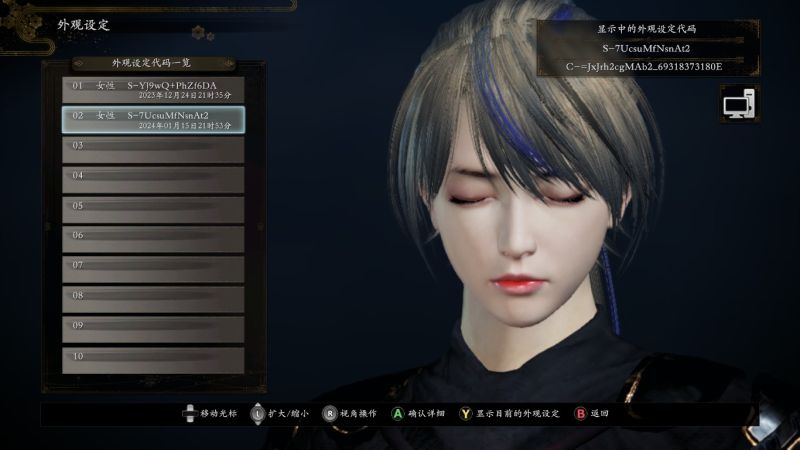Click the computer monitor icon

tap(739, 104)
